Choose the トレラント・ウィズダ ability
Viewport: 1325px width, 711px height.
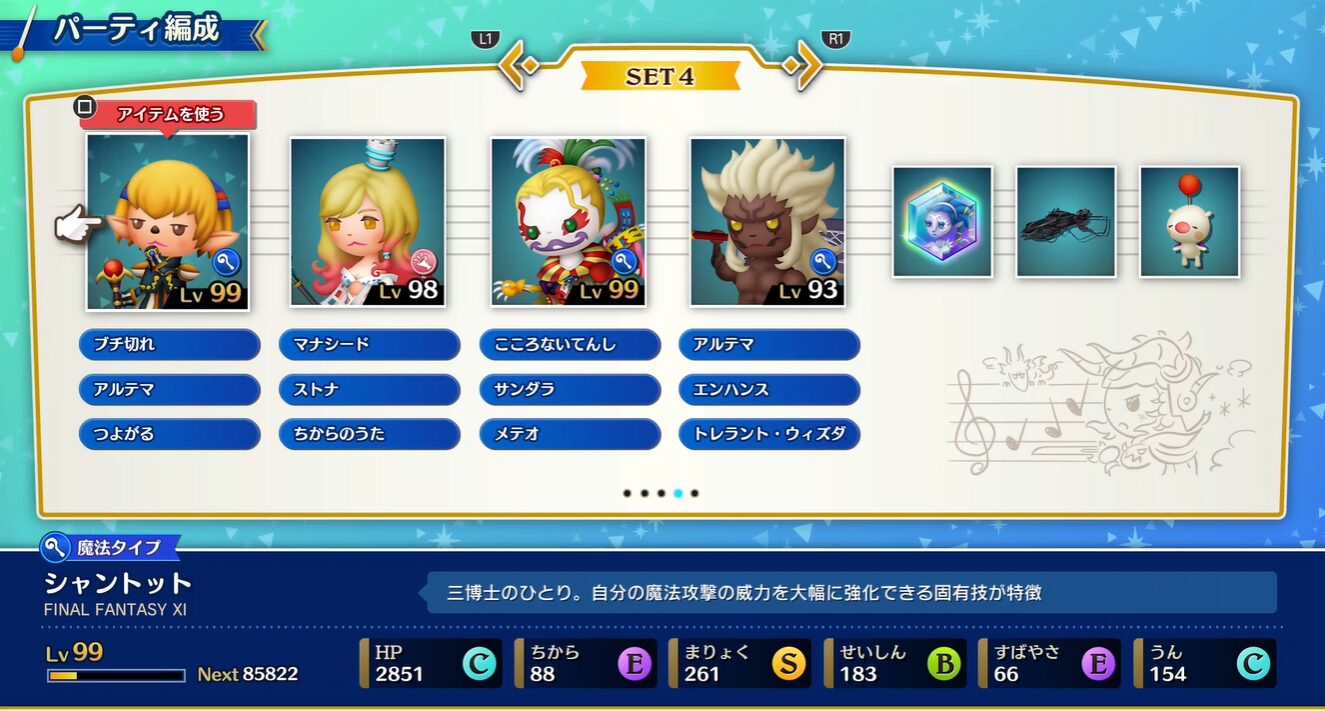(769, 435)
